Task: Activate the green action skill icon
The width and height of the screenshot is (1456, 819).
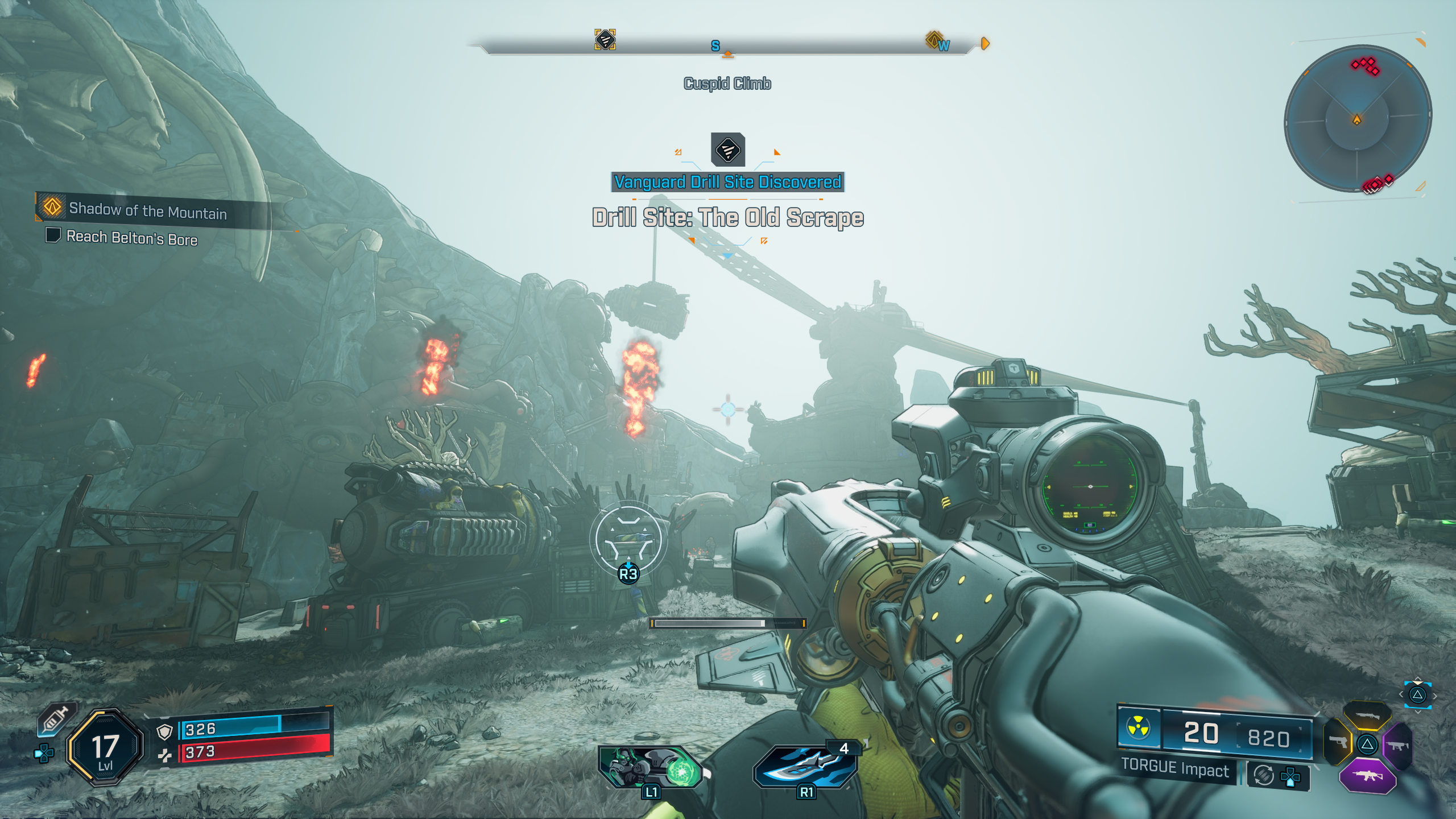Action: pos(650,768)
